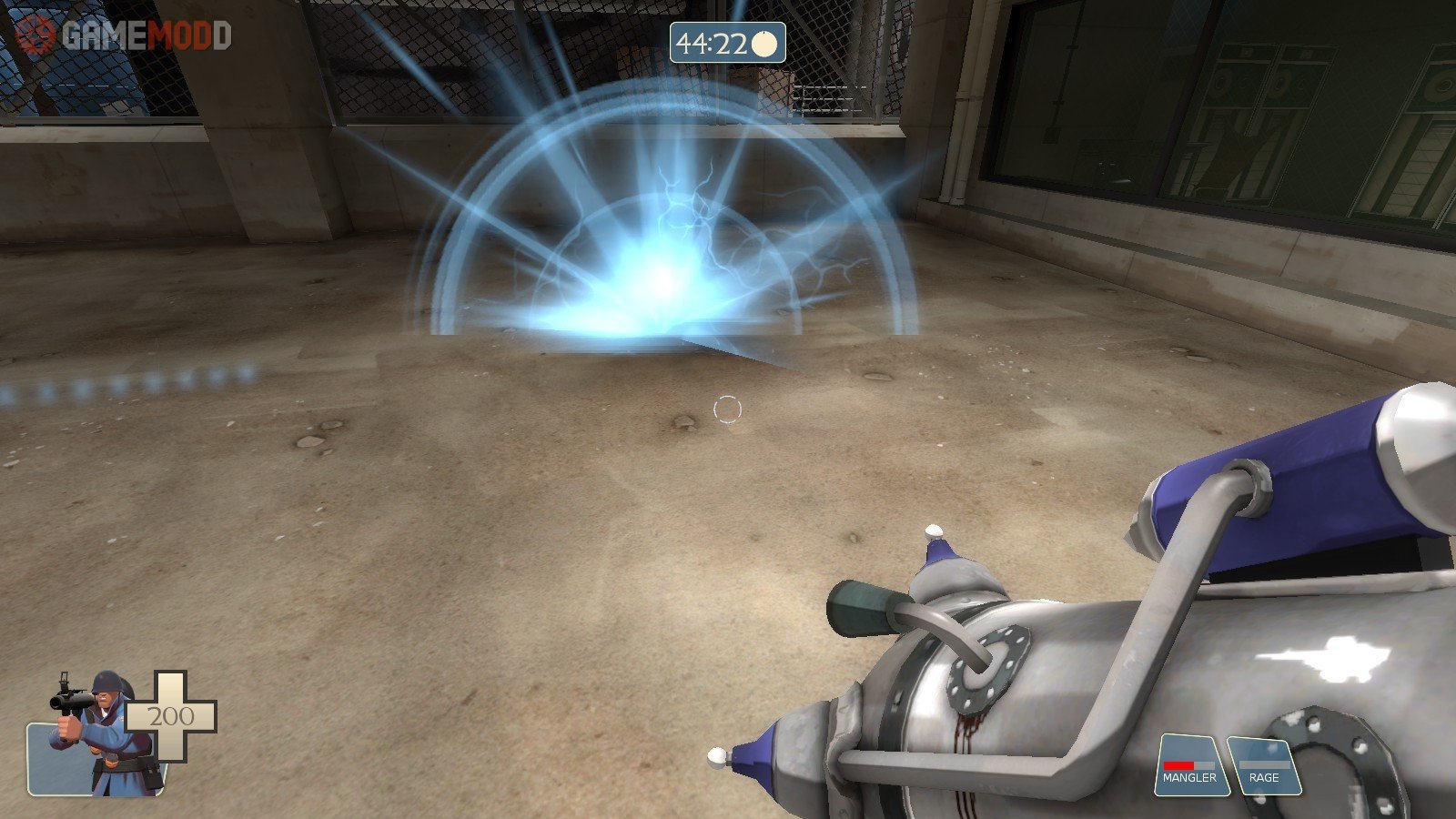Screen dimensions: 1456x819
Task: Click the GameModd watermark logo
Action: pyautogui.click(x=124, y=36)
